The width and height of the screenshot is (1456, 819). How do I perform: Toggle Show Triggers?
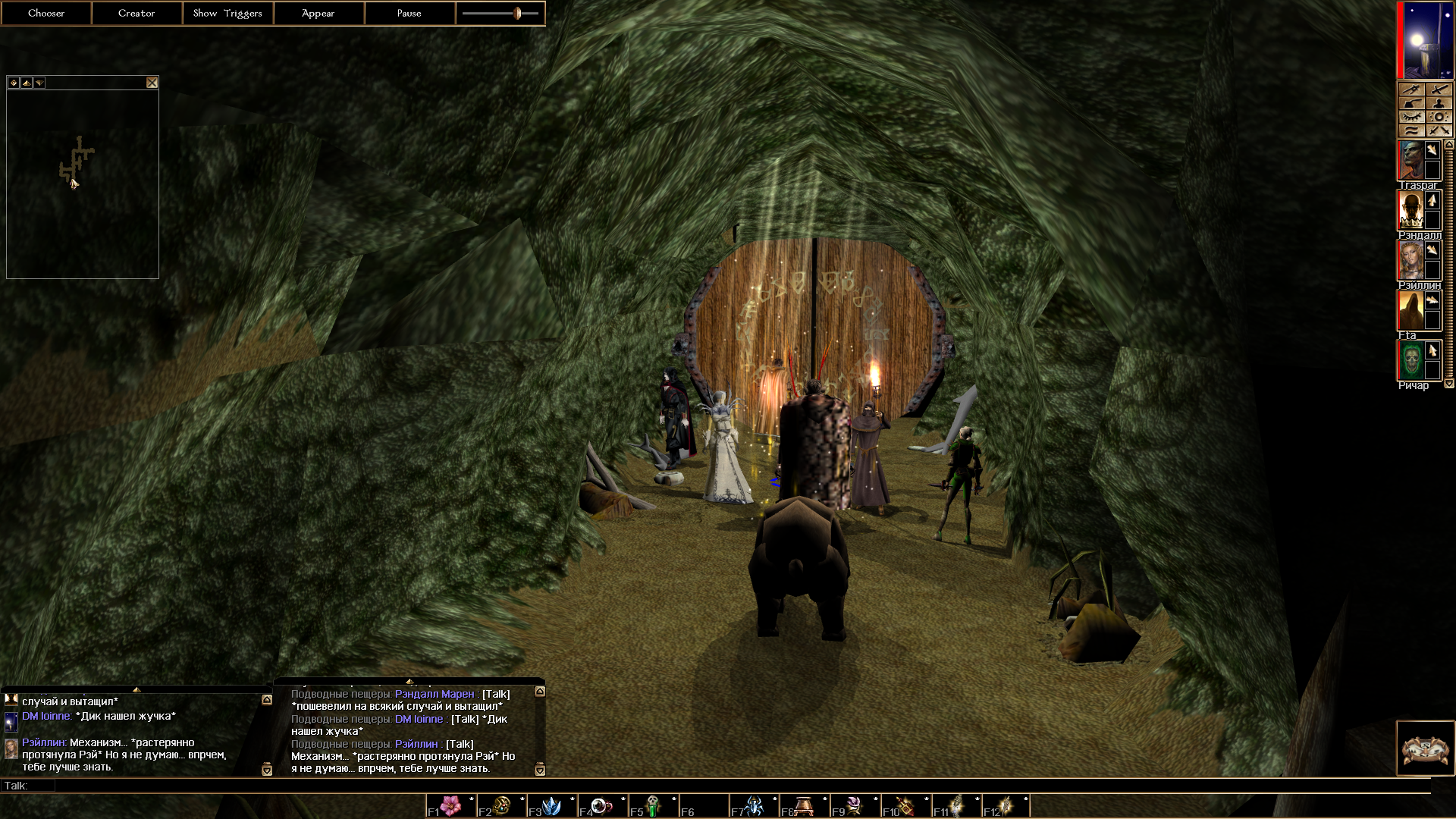tap(227, 13)
